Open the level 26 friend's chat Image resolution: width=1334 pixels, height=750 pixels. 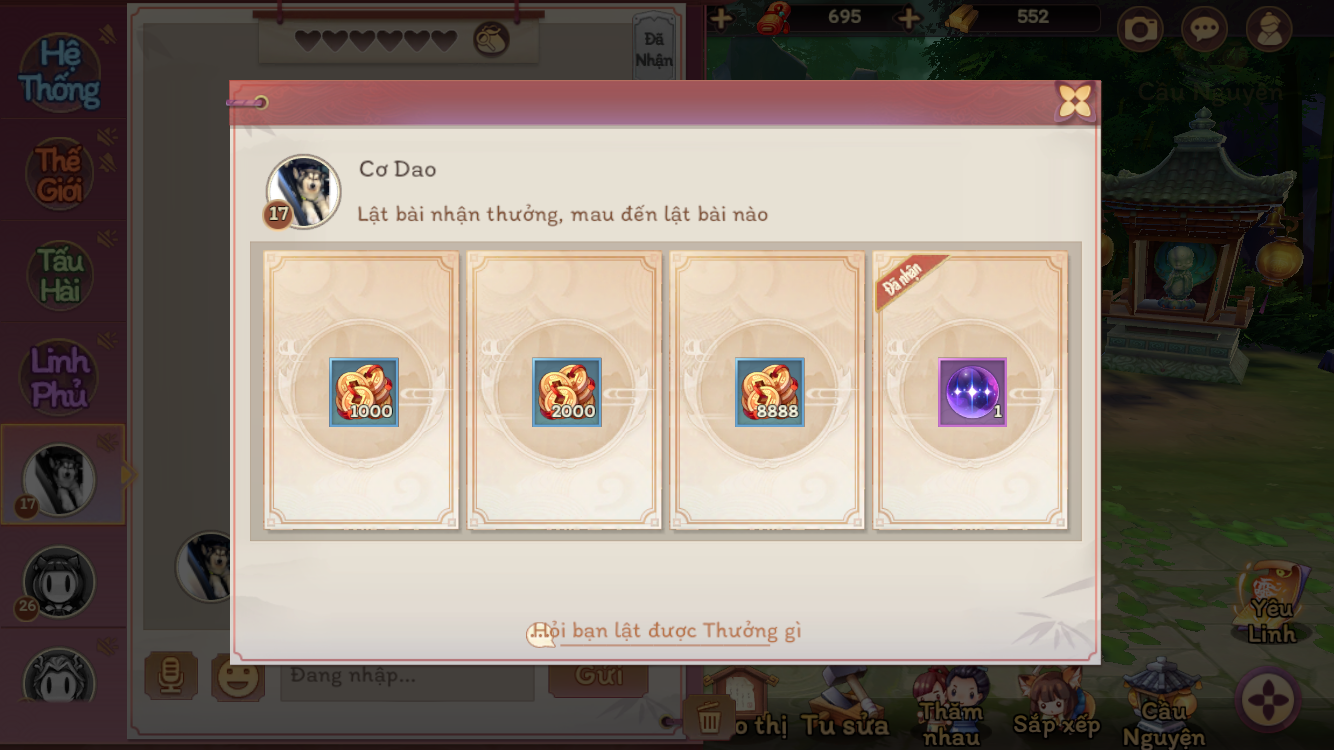[59, 582]
